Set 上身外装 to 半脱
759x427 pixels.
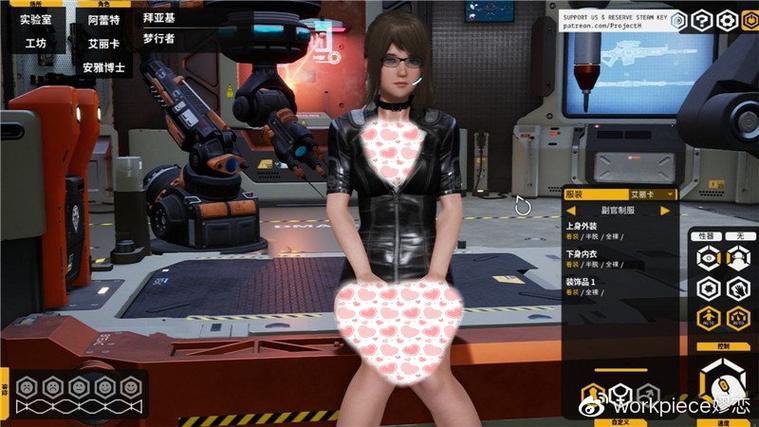(x=592, y=238)
